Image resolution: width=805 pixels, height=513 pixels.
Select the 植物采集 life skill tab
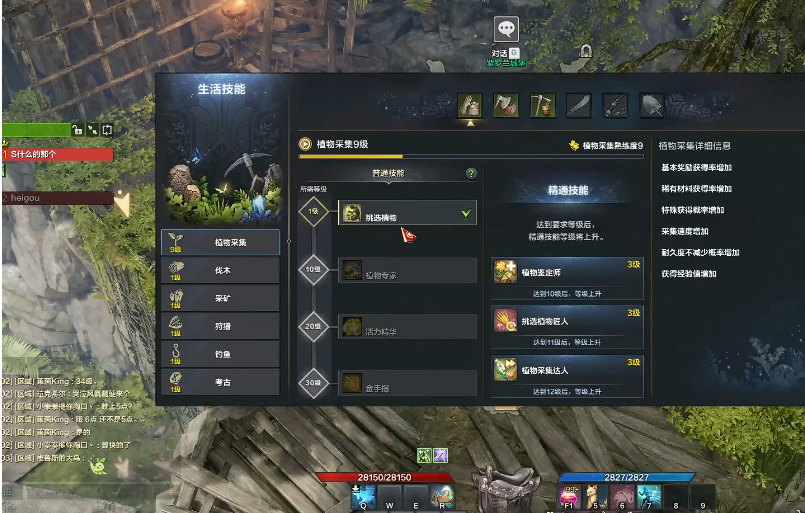[220, 241]
